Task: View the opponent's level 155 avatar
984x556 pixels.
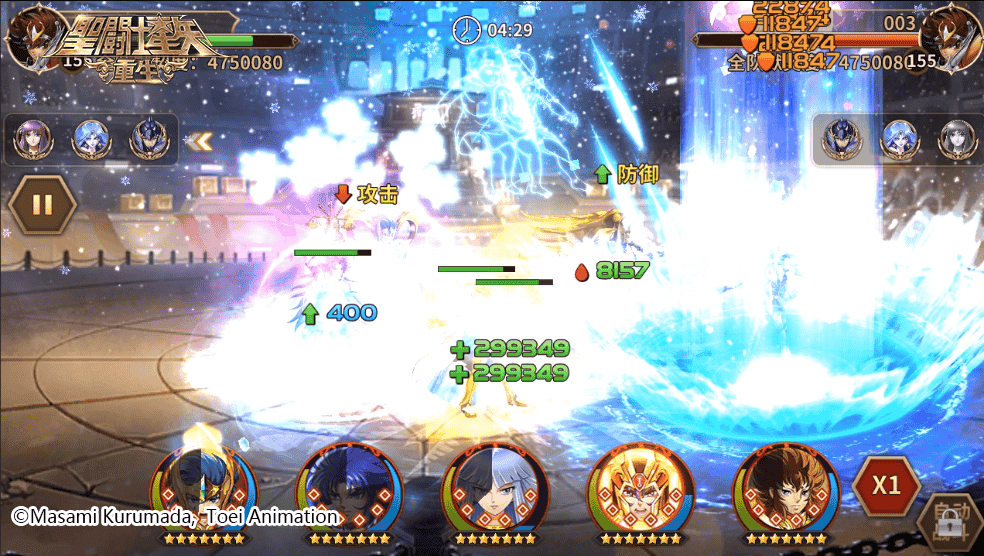Action: click(948, 40)
